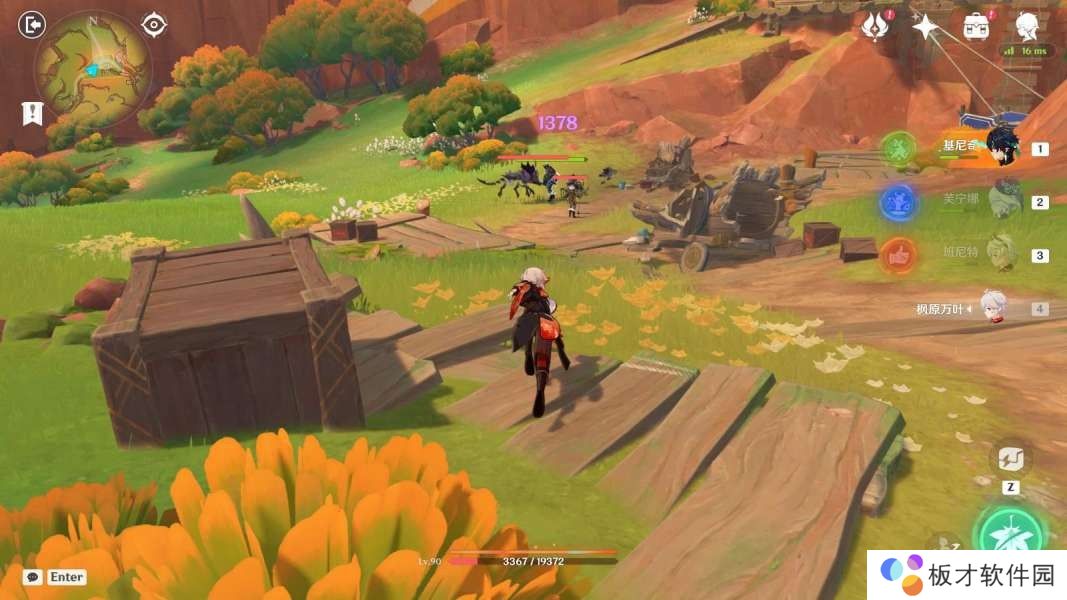Open the quest banner with exclamation mark

coord(32,113)
